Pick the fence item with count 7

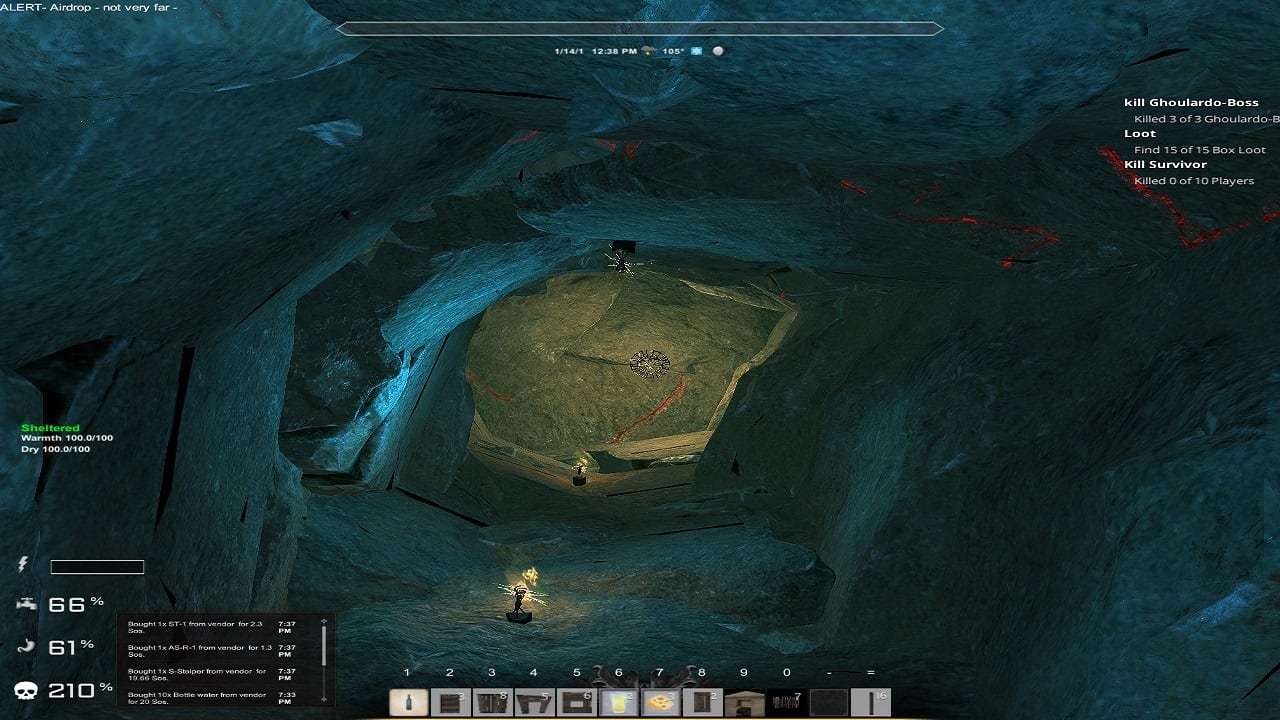(x=787, y=703)
